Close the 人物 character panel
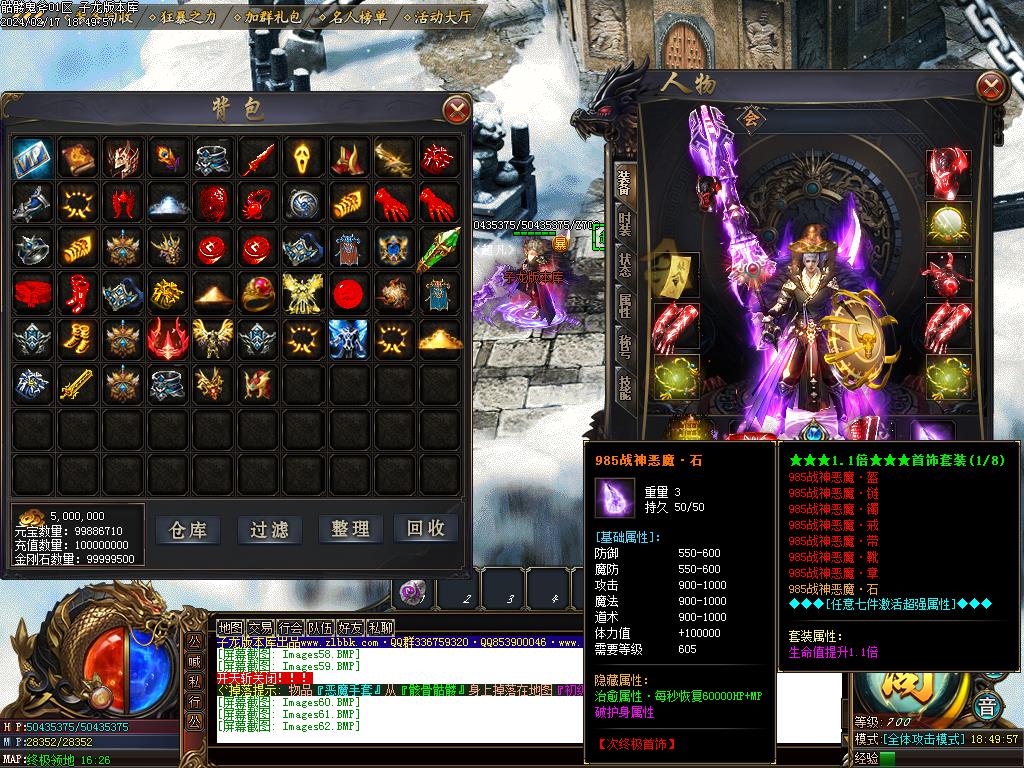 tap(991, 86)
